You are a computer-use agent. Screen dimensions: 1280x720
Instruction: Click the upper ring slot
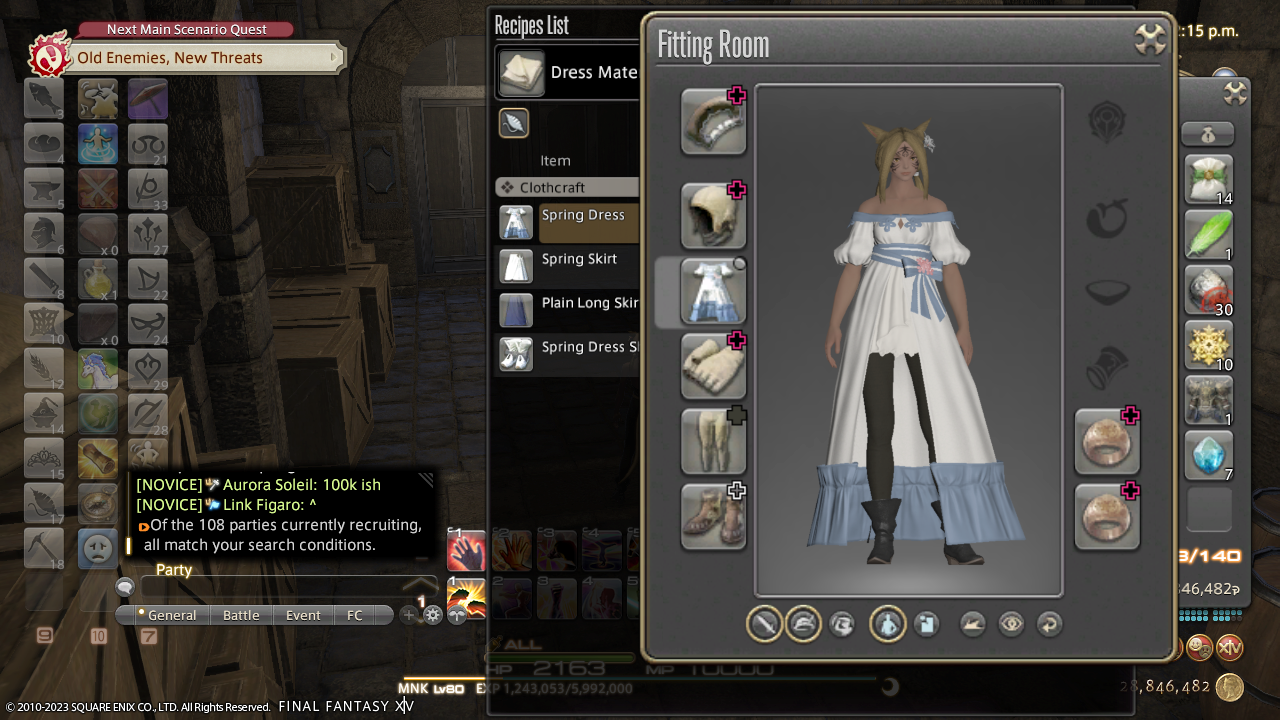coord(1107,442)
